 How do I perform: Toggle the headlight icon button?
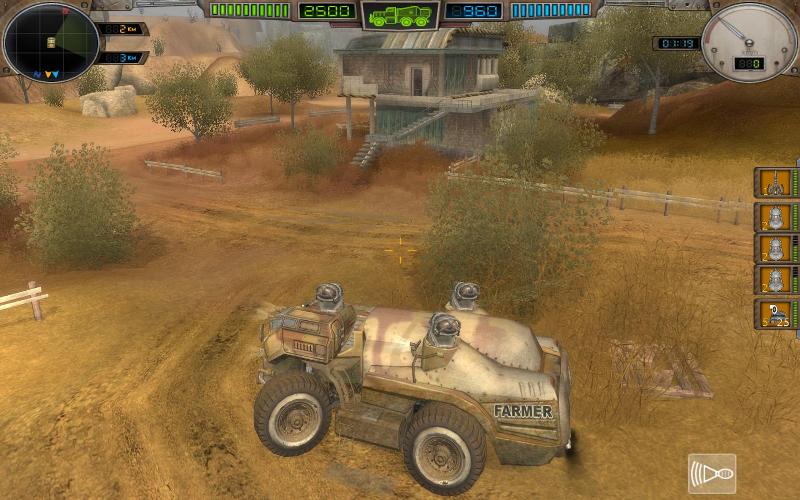[711, 473]
